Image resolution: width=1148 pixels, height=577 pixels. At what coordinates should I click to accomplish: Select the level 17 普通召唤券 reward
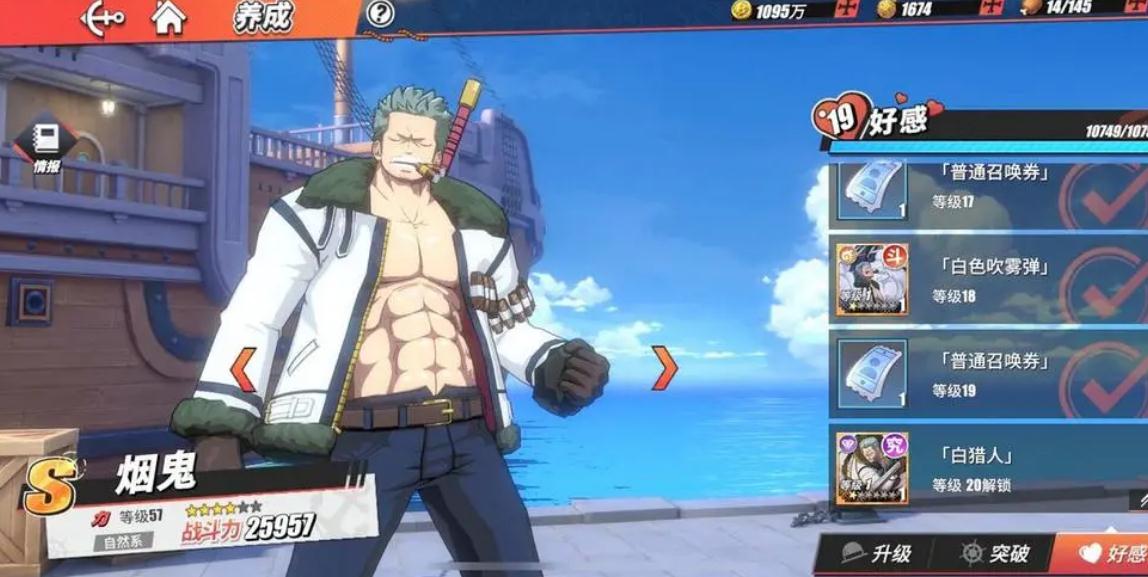[985, 187]
